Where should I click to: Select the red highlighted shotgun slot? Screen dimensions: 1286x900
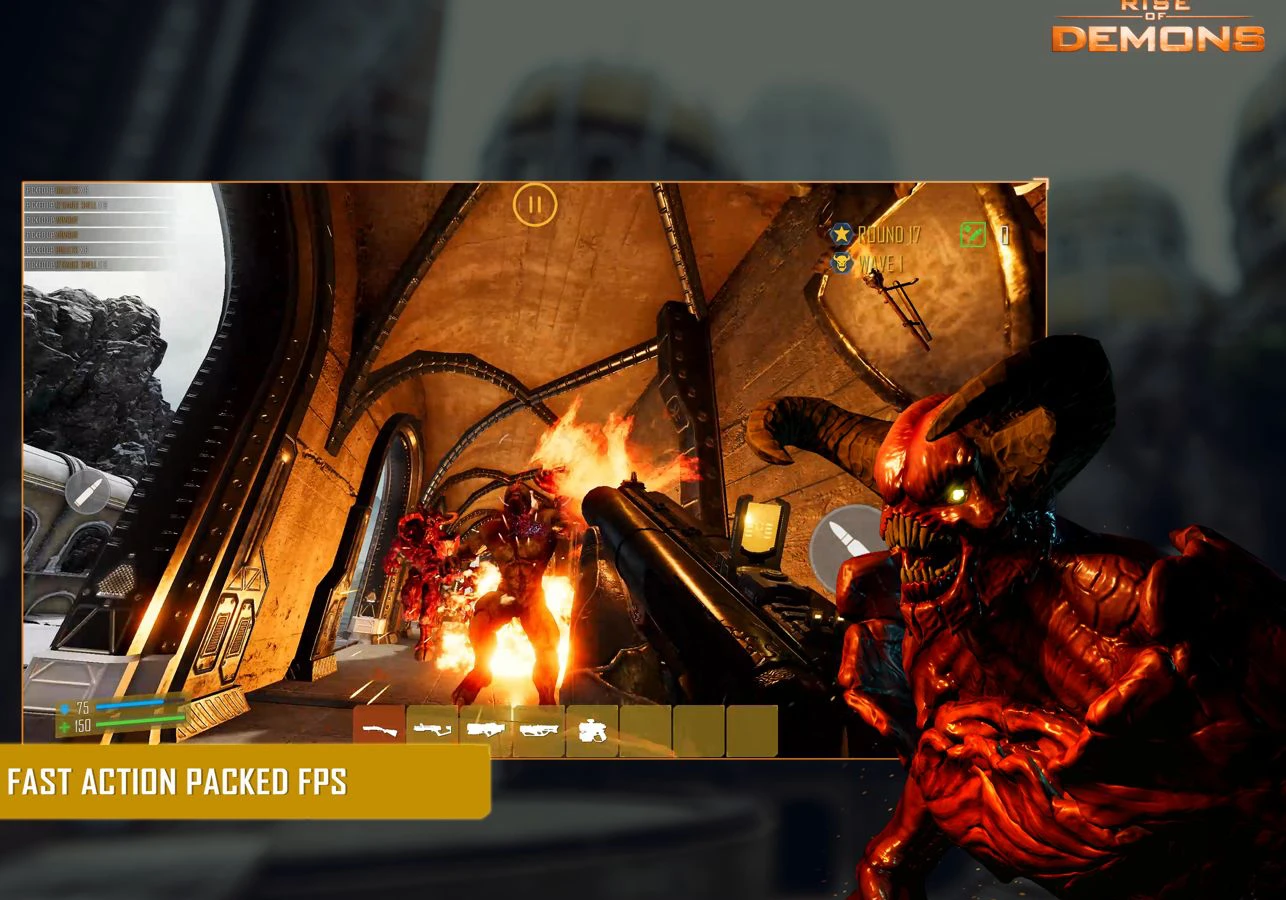pyautogui.click(x=379, y=730)
